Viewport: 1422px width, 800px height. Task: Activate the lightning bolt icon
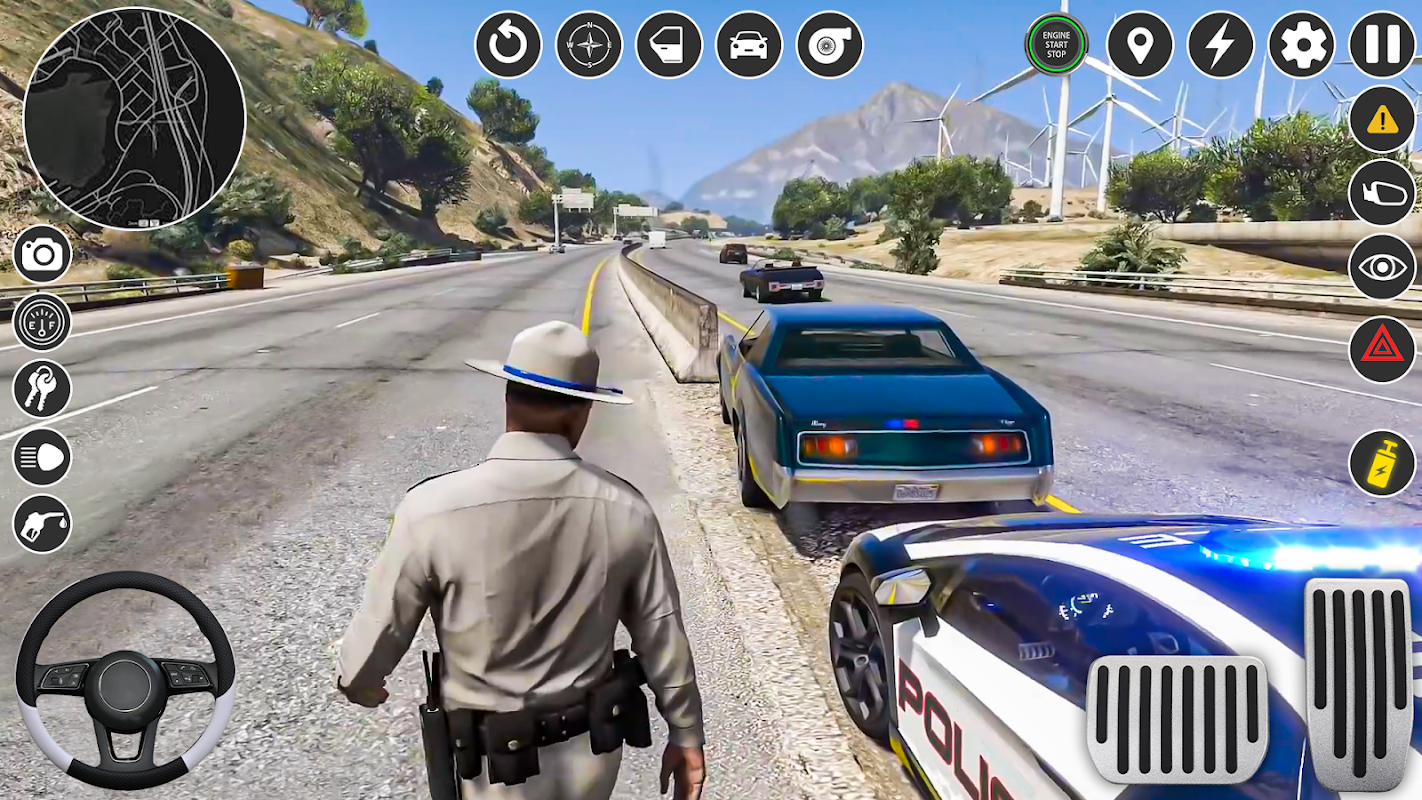pos(1220,45)
